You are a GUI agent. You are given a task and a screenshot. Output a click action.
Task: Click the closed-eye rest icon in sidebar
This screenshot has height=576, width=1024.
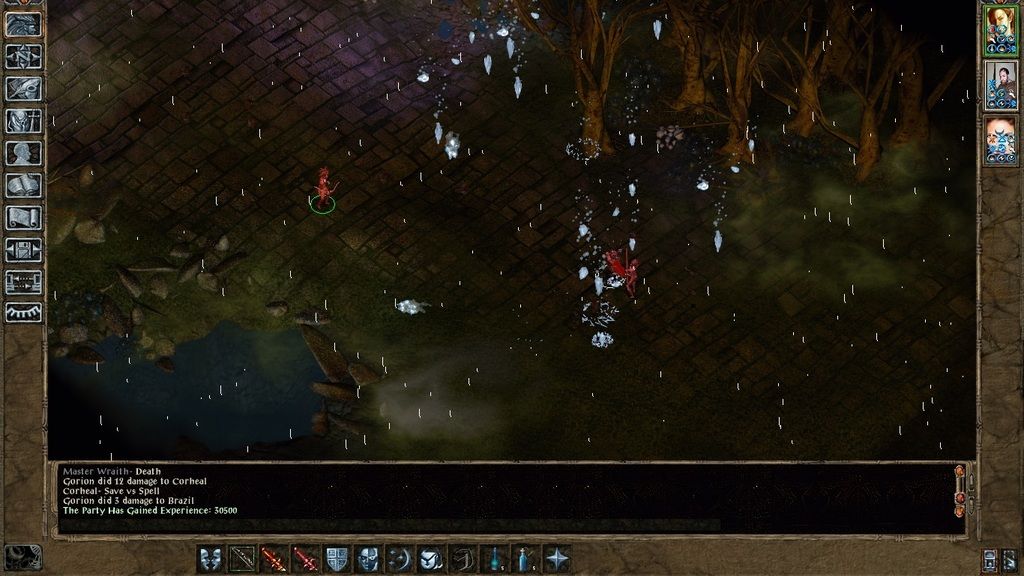(23, 313)
